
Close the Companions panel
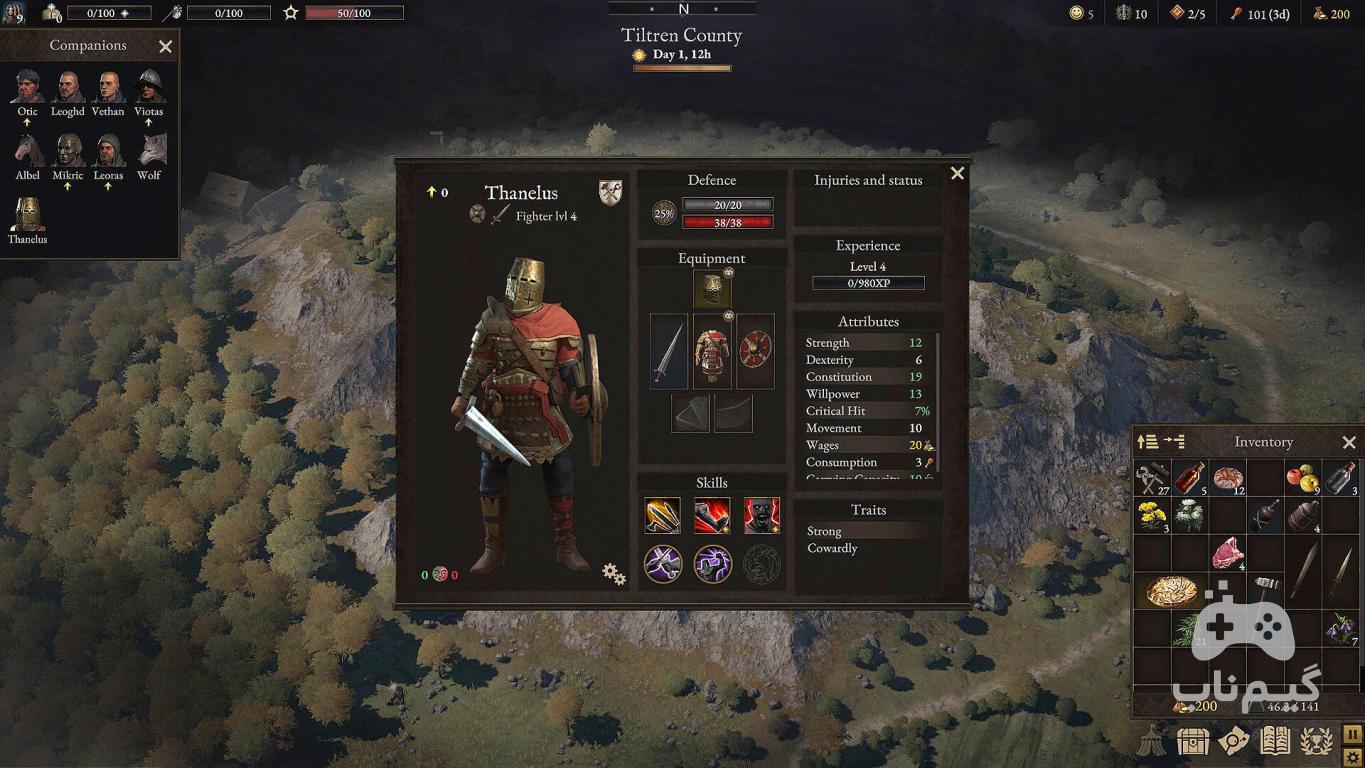pyautogui.click(x=166, y=46)
